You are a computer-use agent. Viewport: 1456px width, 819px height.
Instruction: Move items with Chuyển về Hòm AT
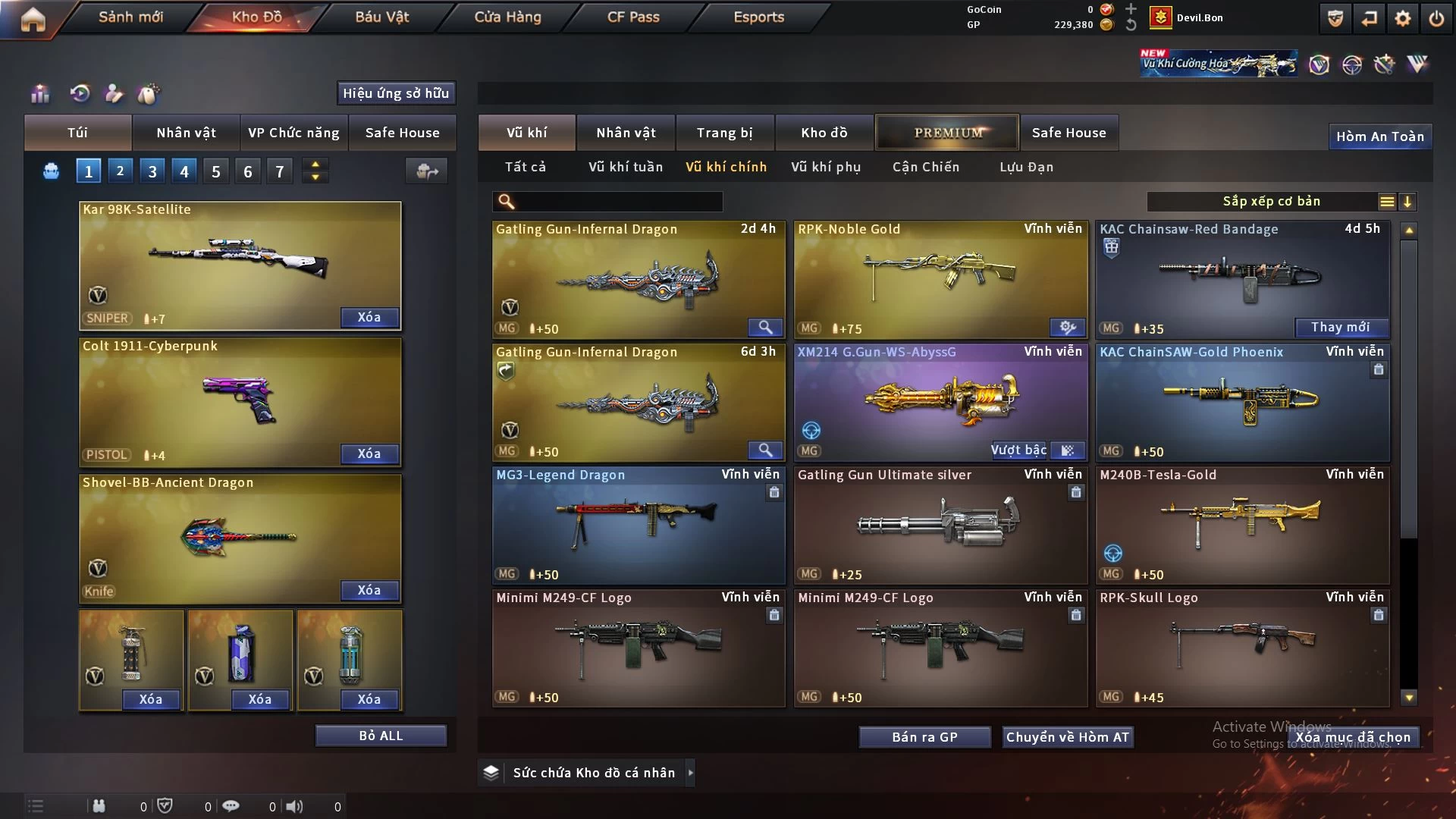1068,737
